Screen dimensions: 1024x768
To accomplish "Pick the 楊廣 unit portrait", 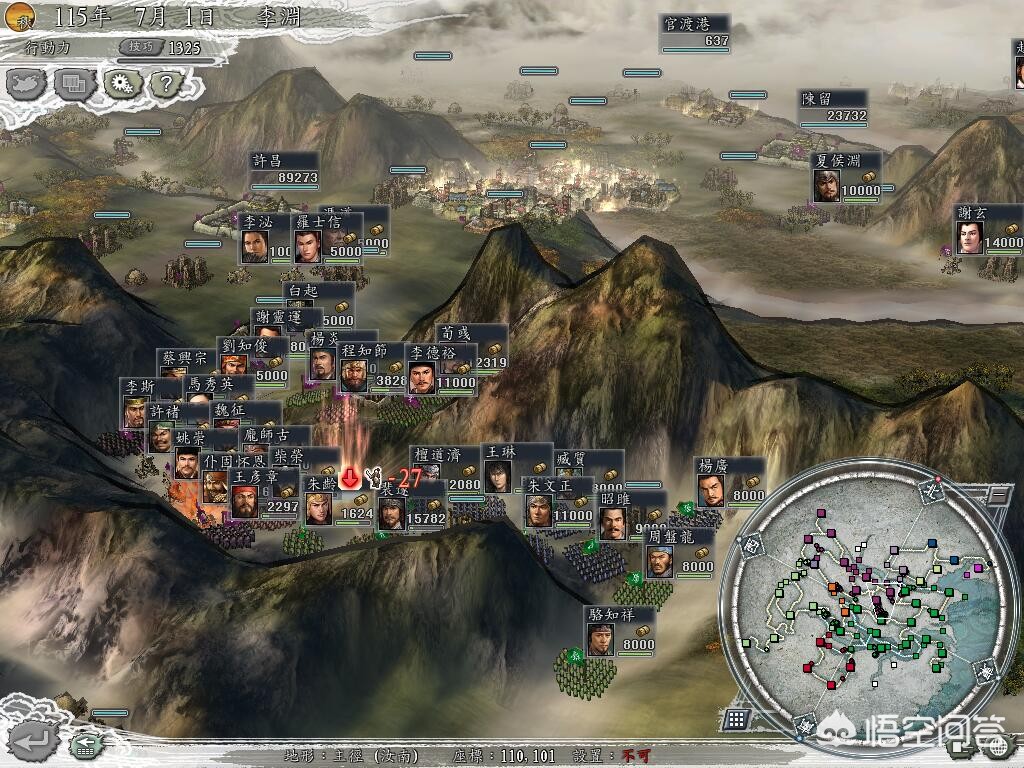I will click(x=710, y=490).
